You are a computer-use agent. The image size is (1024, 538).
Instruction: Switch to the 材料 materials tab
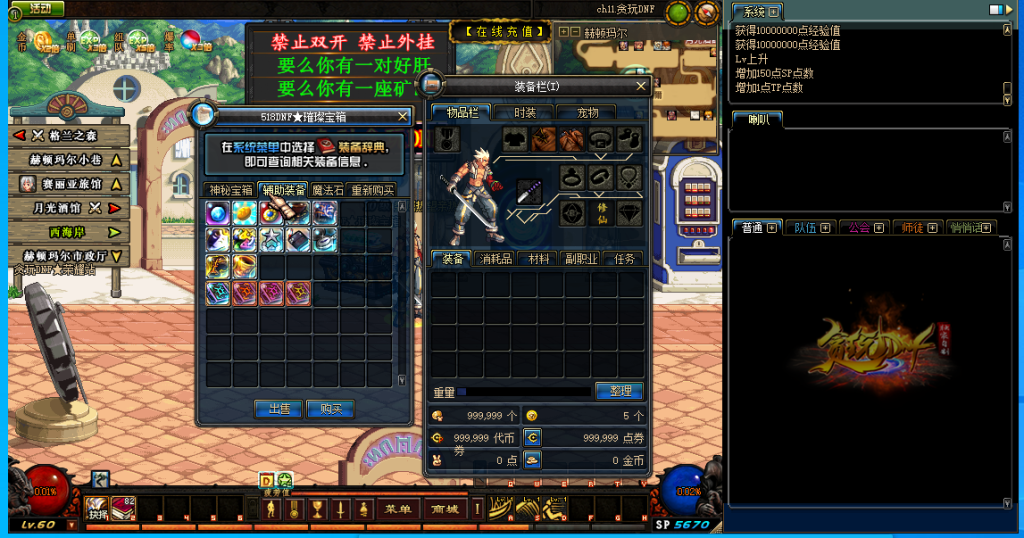click(540, 259)
